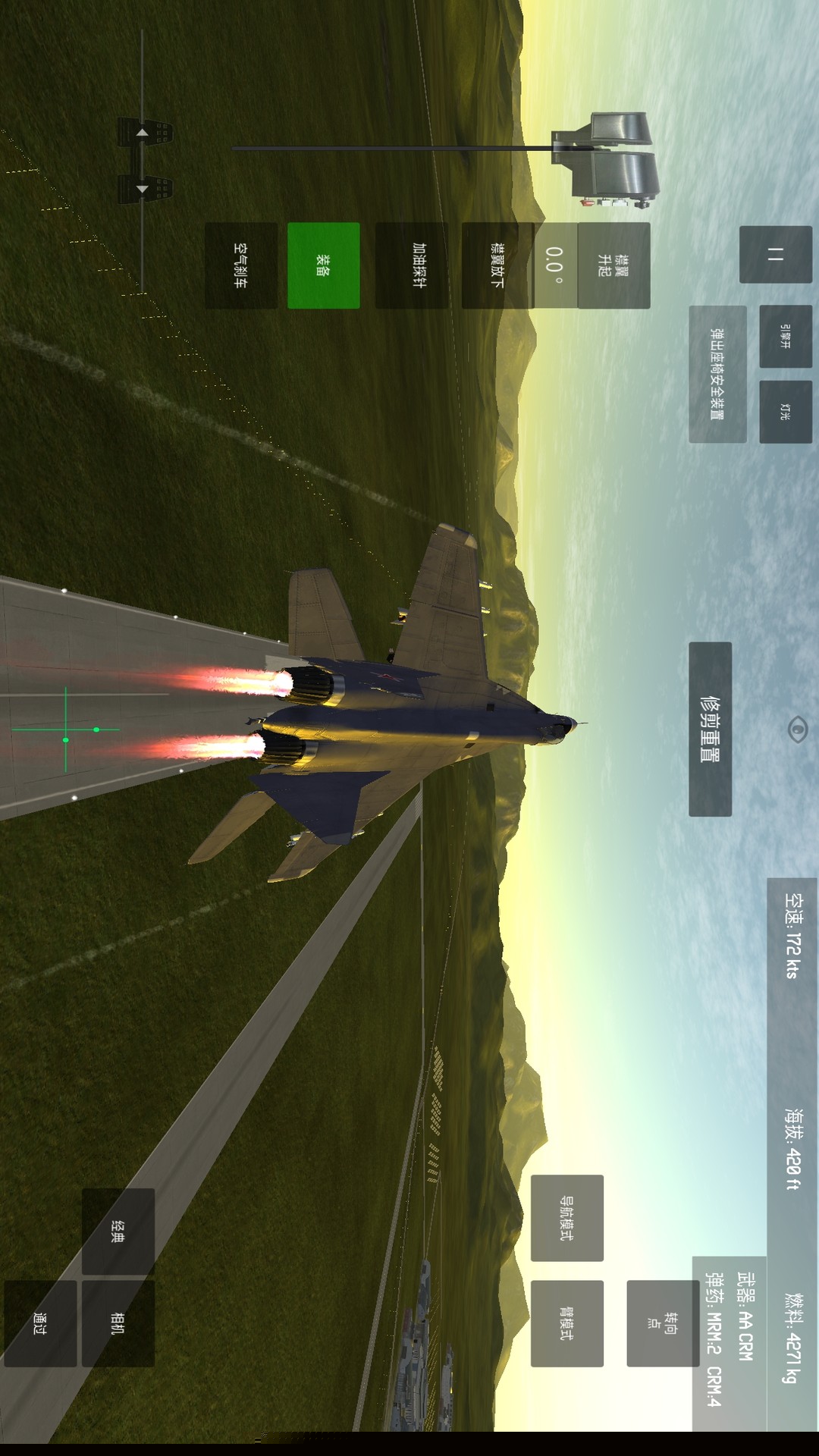The image size is (819, 1456).
Task: Tap the 弹出座椅安全装置 ejection safety button
Action: point(717,374)
